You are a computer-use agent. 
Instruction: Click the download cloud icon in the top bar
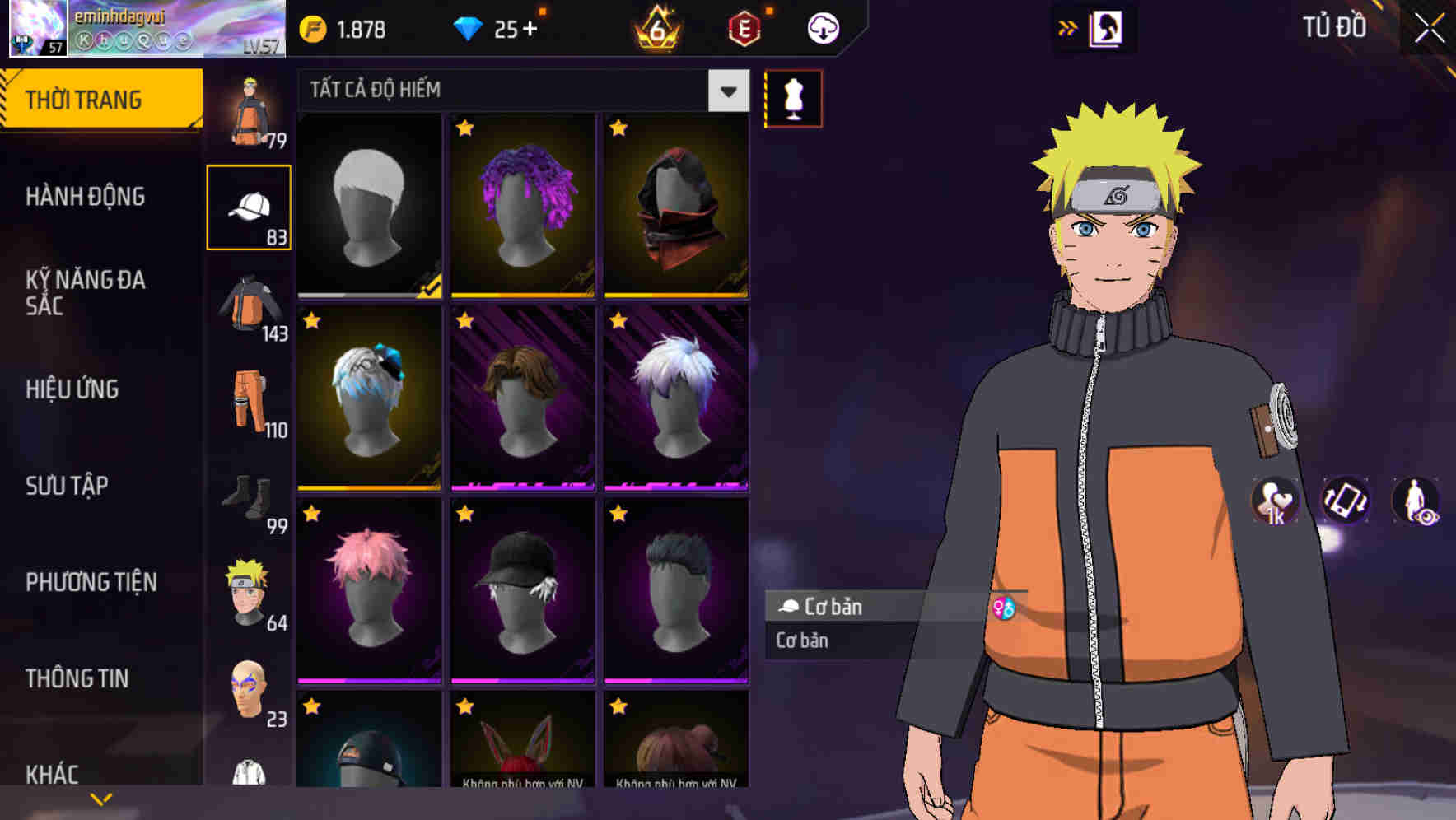(x=822, y=27)
